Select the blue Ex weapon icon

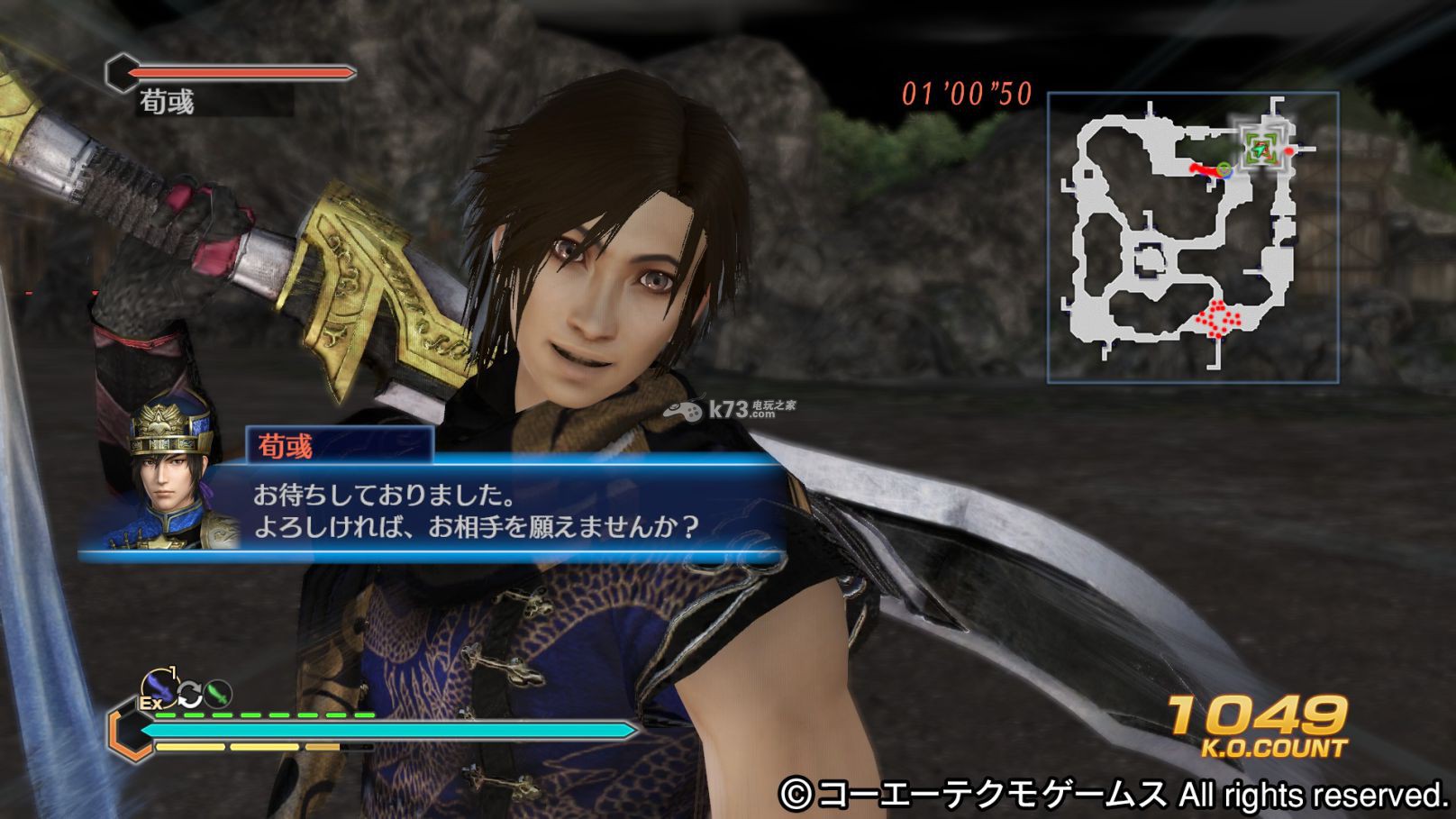159,689
